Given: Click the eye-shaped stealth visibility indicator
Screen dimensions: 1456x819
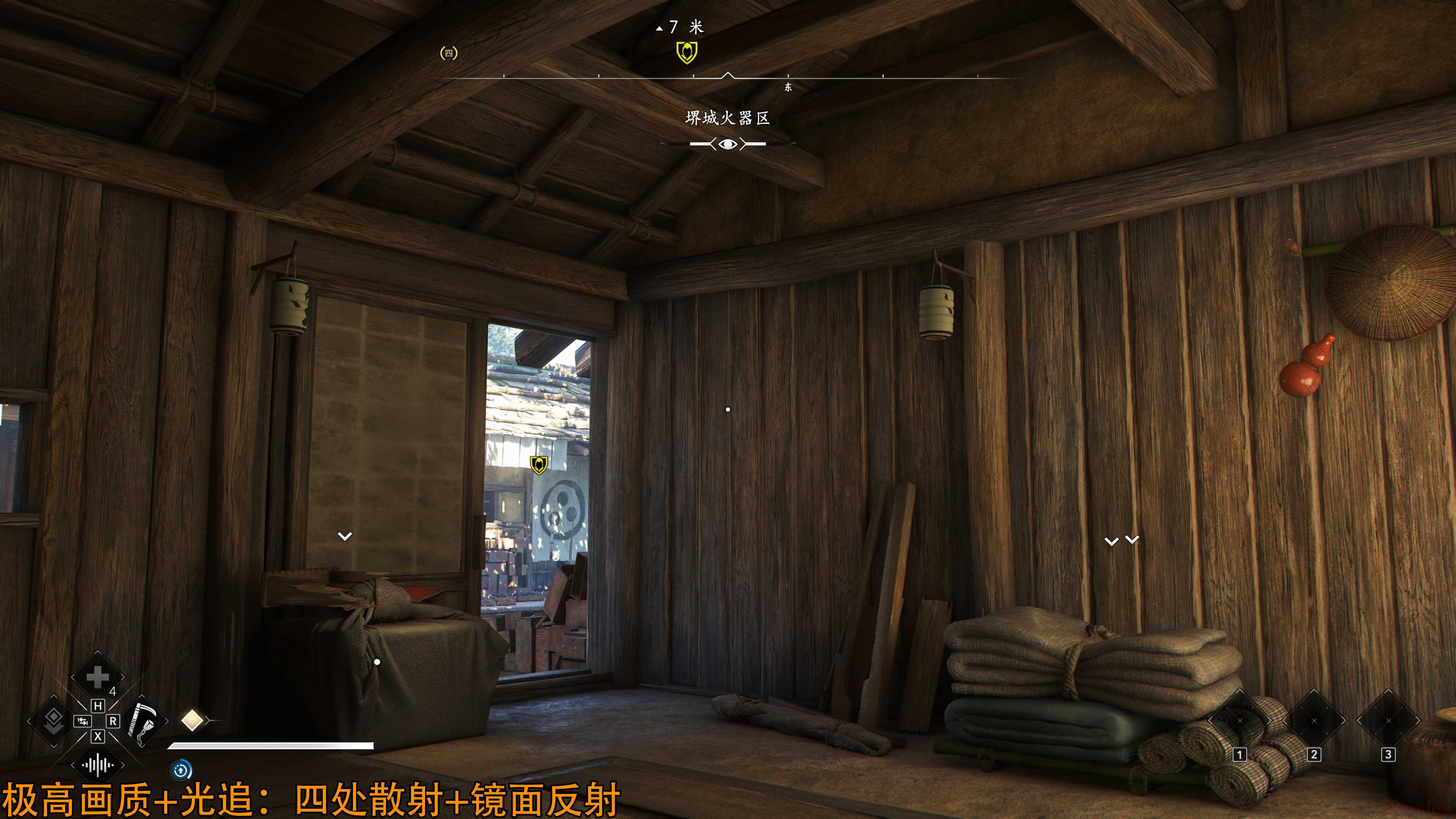Looking at the screenshot, I should pos(728,144).
